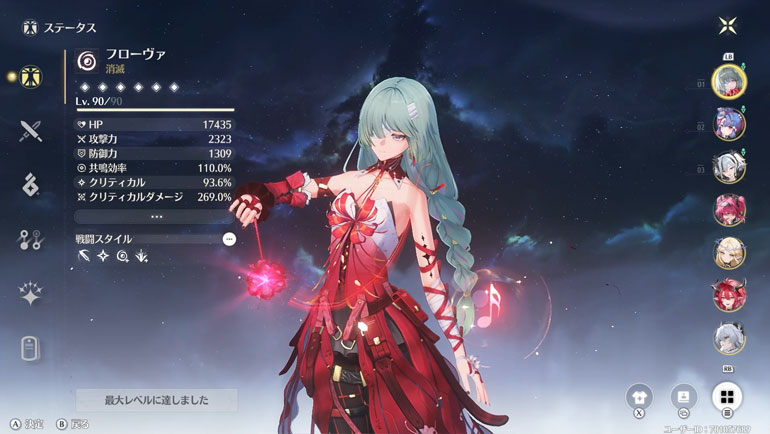This screenshot has width=770, height=434.
Task: Select the blue-haired character portrait
Action: tap(728, 125)
